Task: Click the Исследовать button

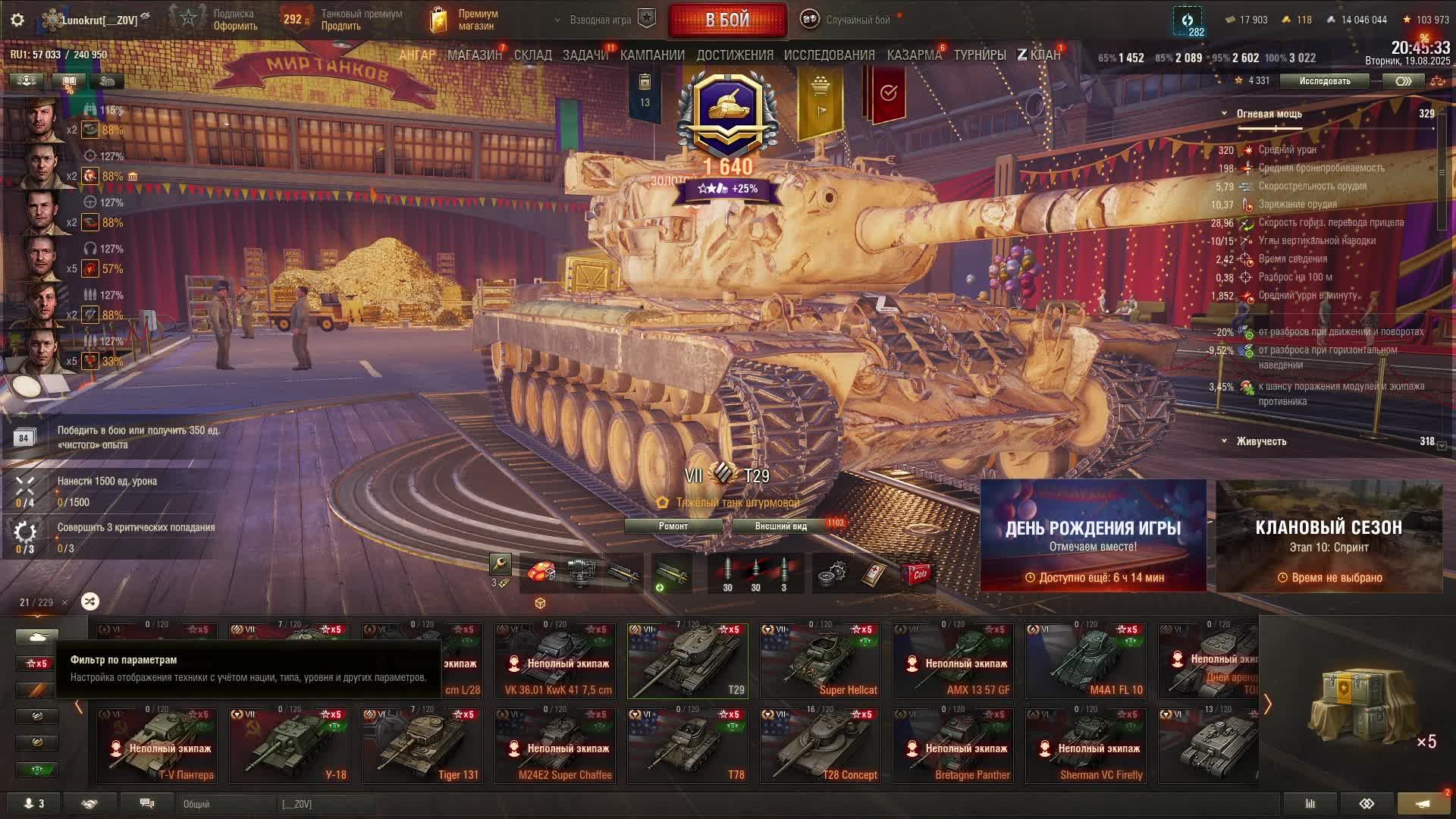Action: point(1324,81)
